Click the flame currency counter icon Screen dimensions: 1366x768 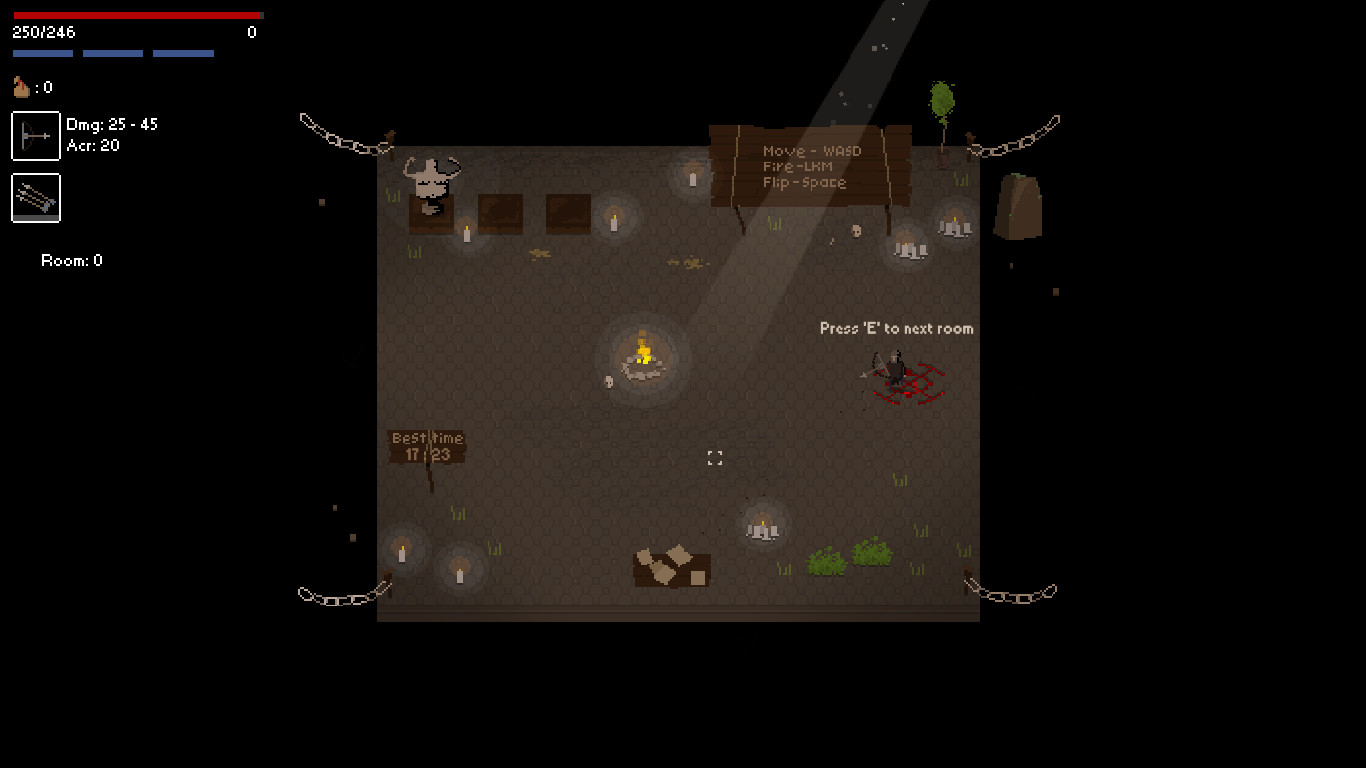pos(21,86)
